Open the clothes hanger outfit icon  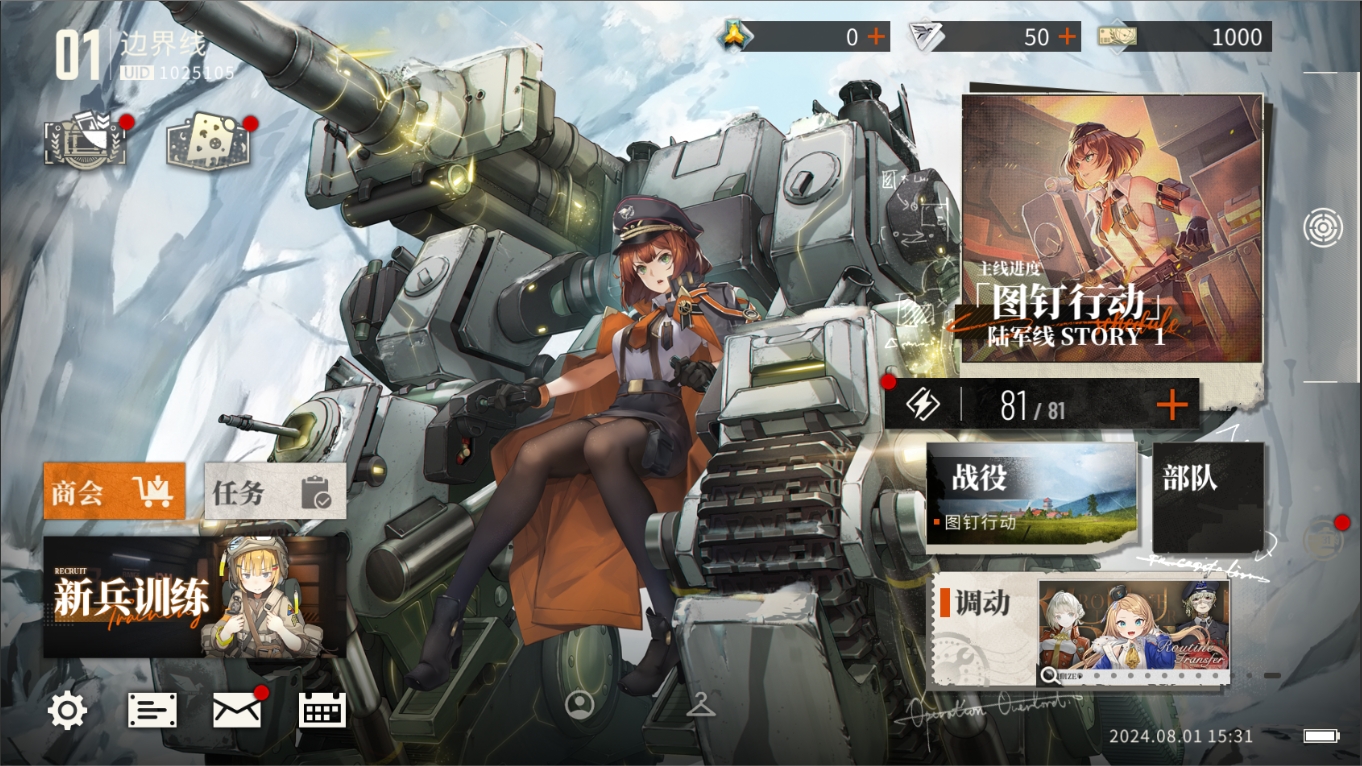point(701,704)
